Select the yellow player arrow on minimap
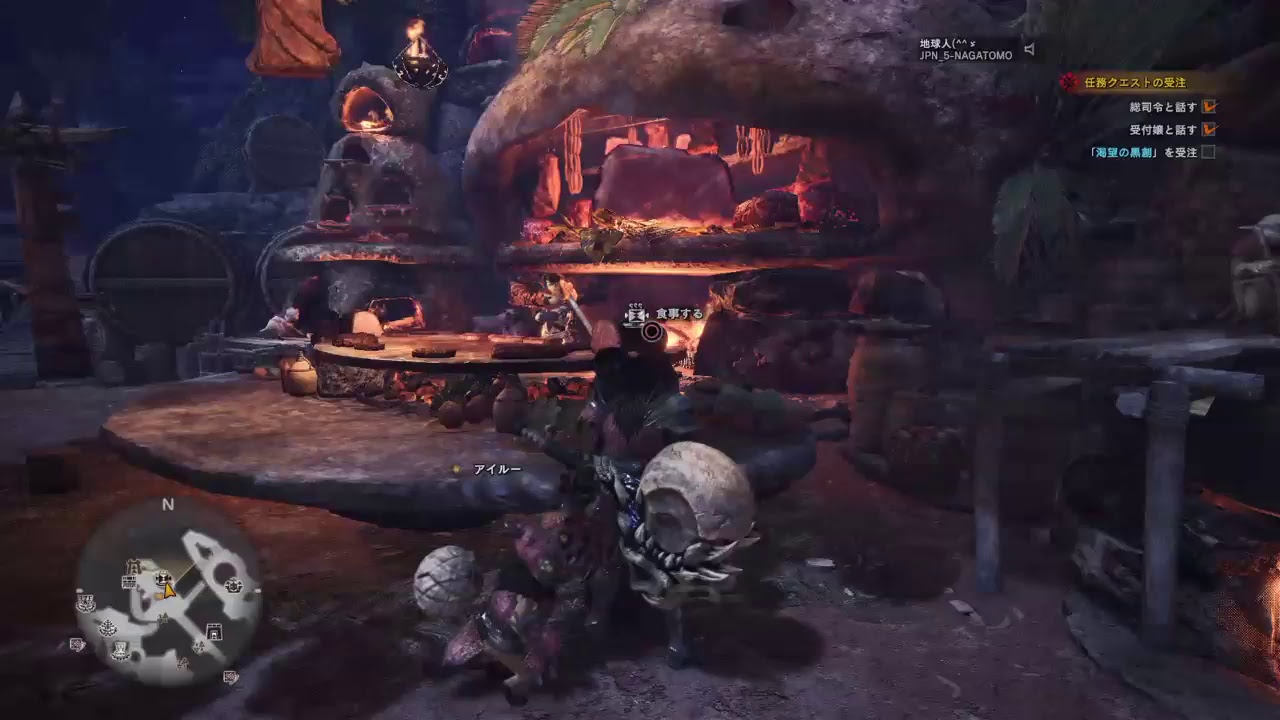The width and height of the screenshot is (1280, 720). click(169, 590)
